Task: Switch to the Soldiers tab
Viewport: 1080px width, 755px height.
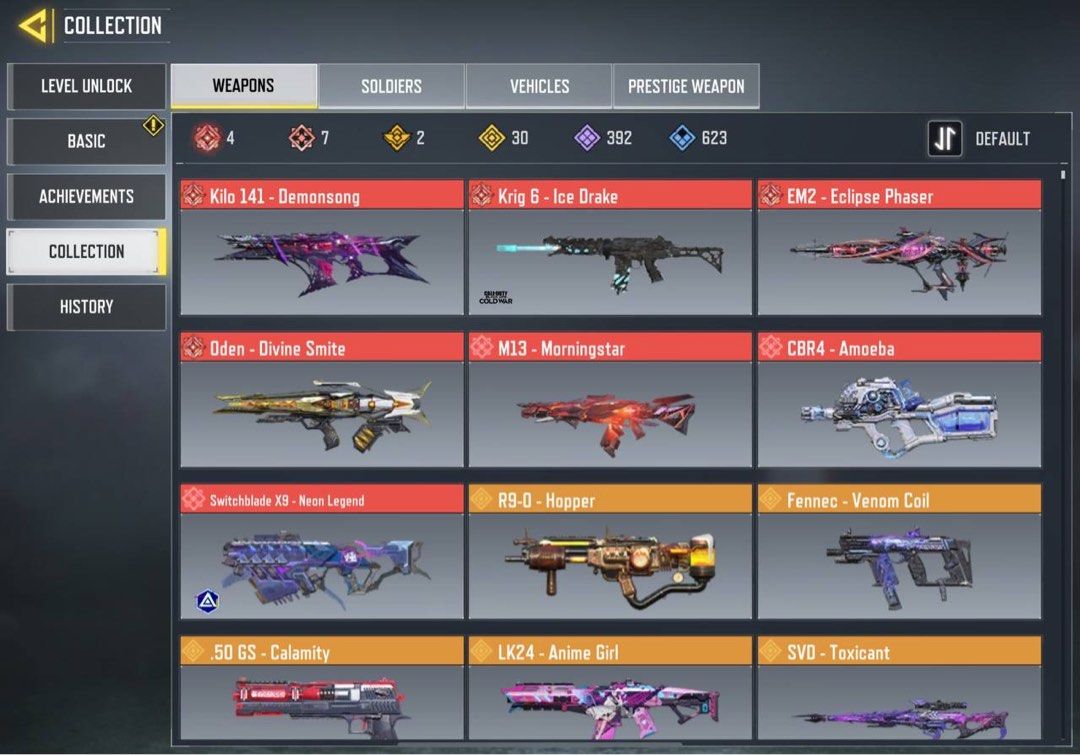Action: (391, 86)
